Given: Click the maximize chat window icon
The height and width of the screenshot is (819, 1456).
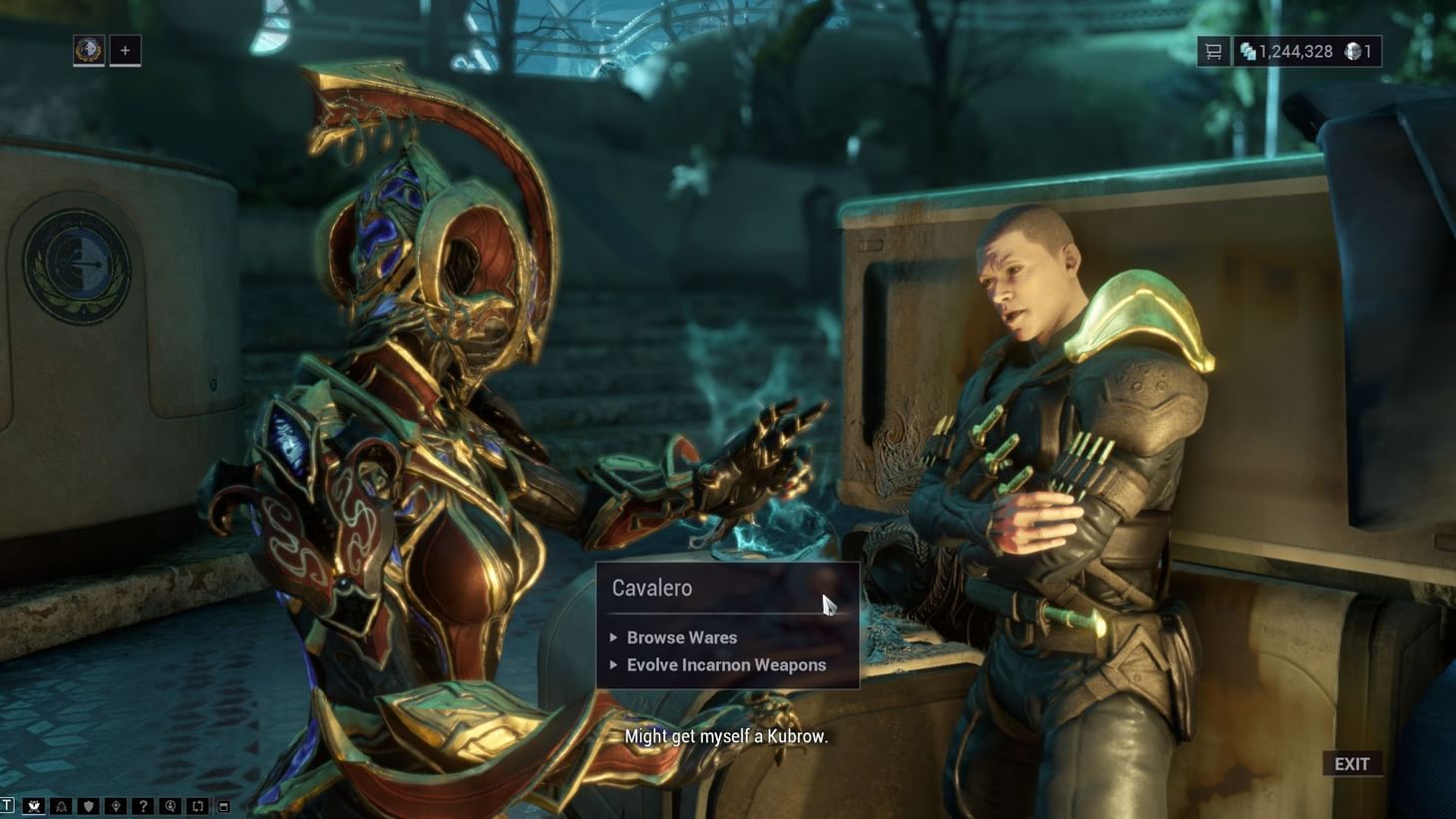Looking at the screenshot, I should click(223, 805).
